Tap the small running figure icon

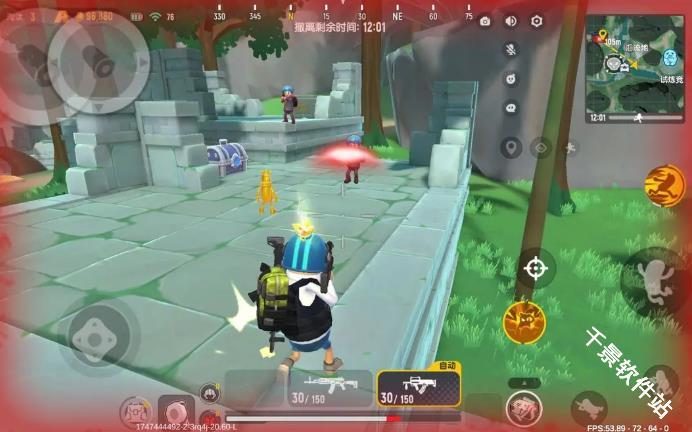tap(570, 148)
